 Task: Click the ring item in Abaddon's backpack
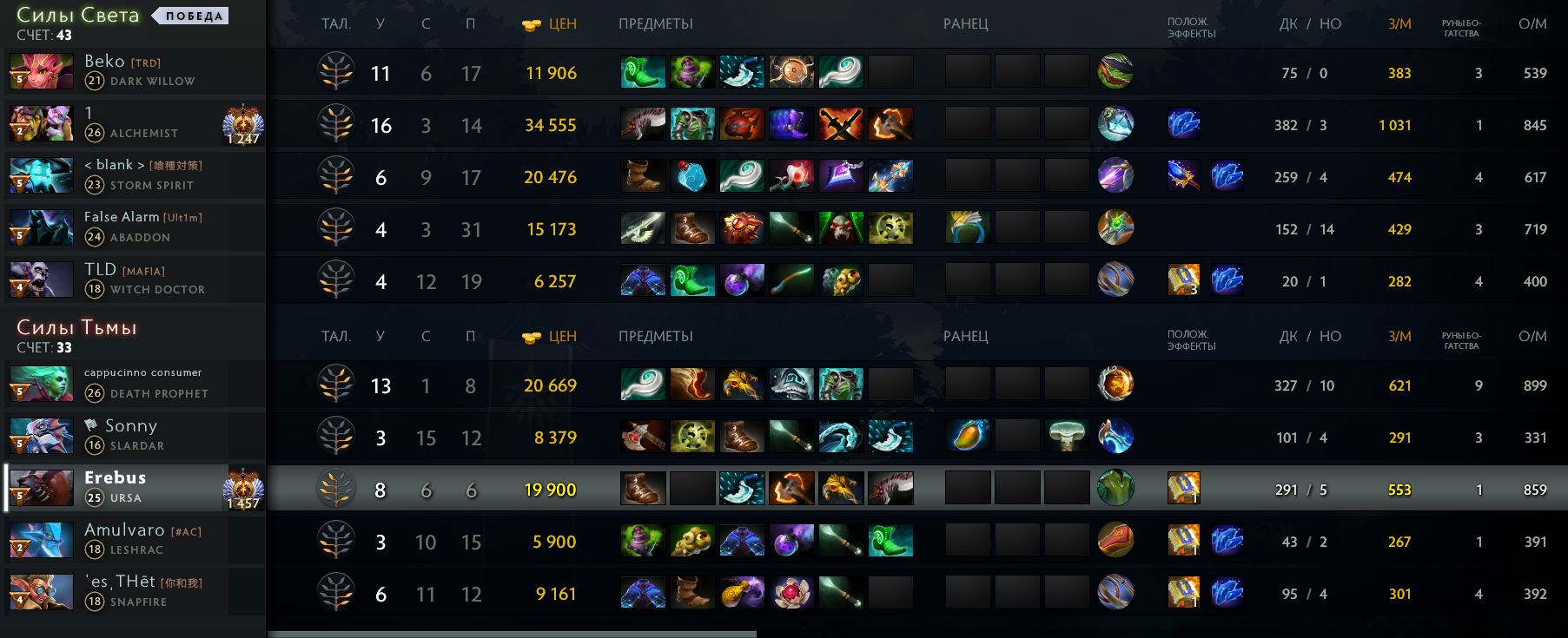[967, 228]
